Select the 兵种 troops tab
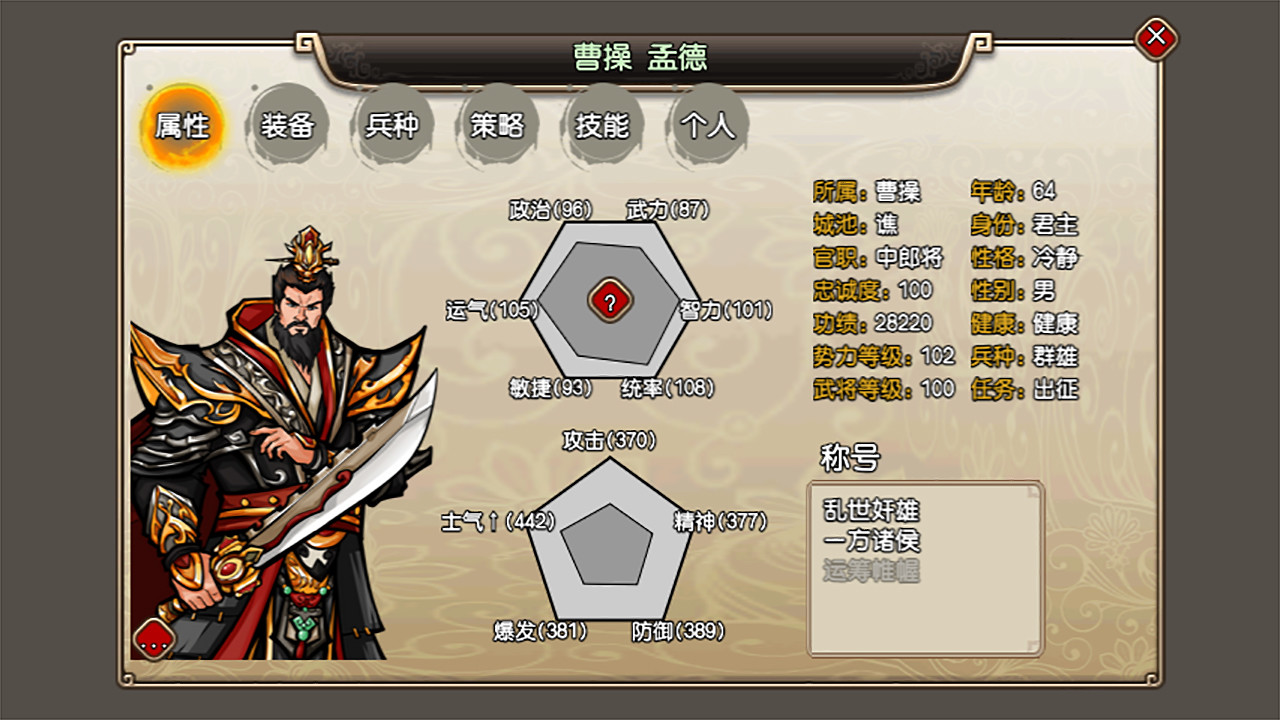 click(393, 126)
